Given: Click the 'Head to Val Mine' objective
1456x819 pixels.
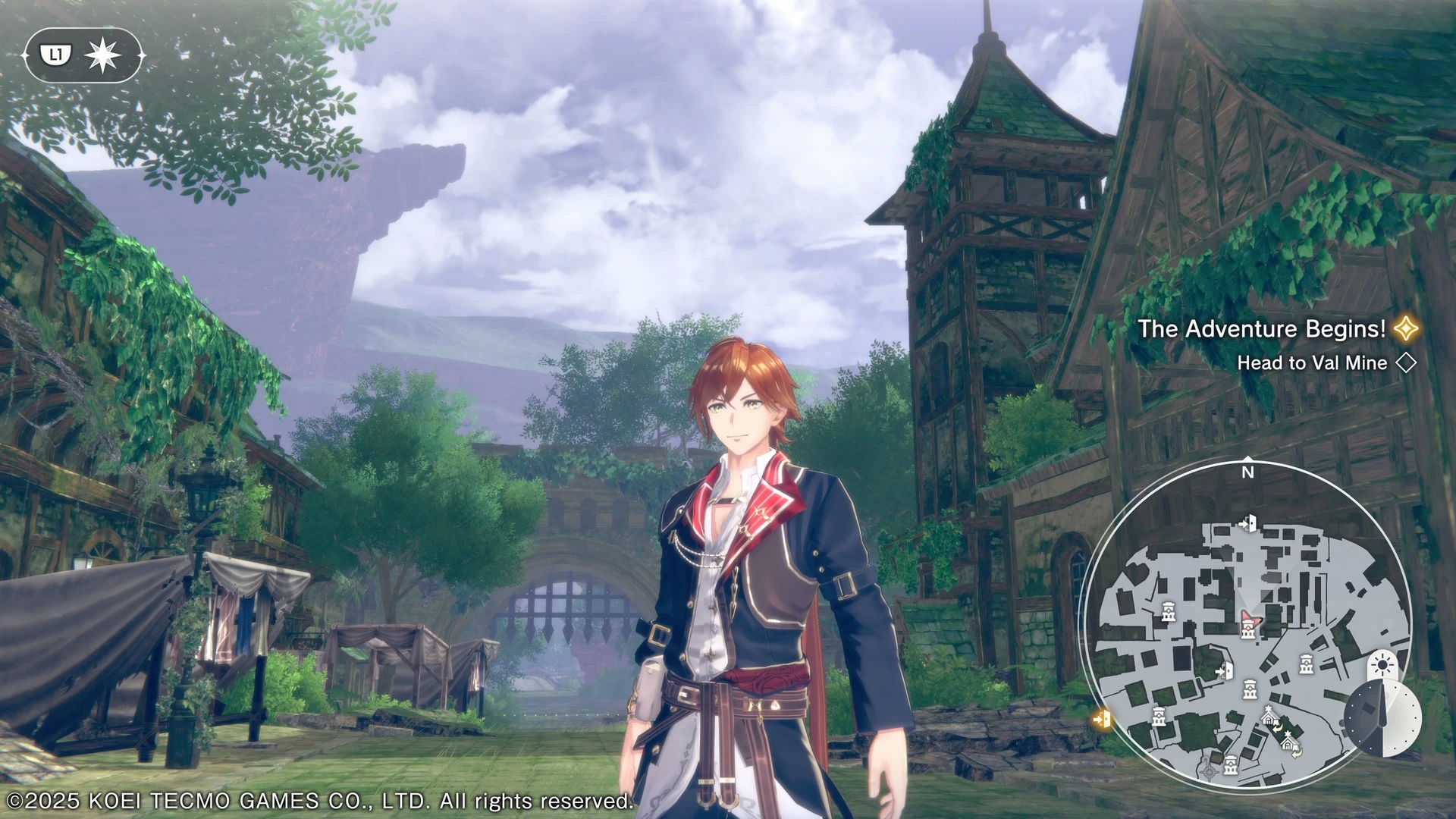Looking at the screenshot, I should (1312, 363).
